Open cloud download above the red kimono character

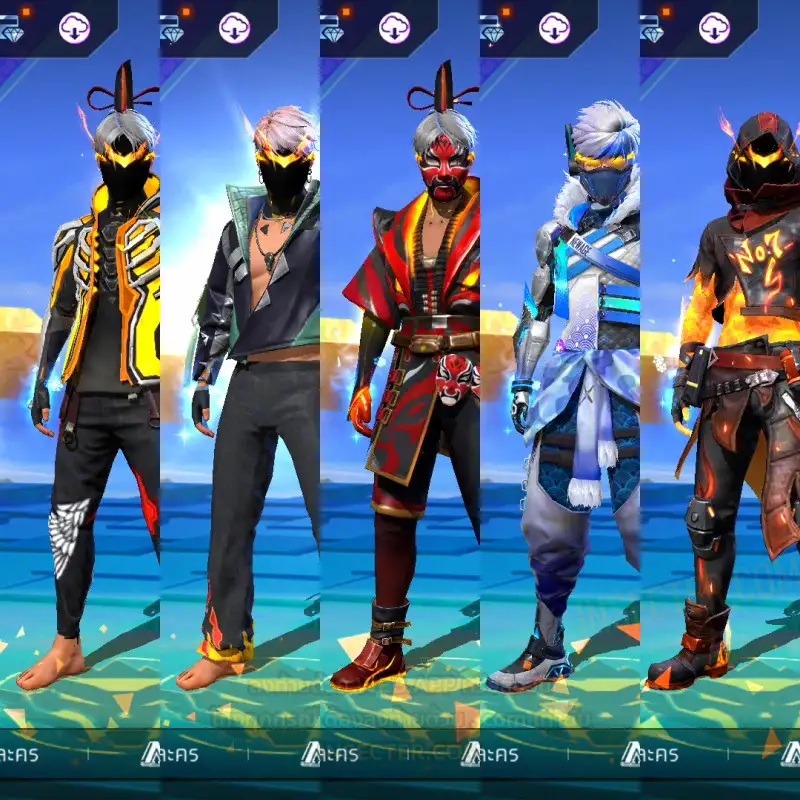point(395,28)
